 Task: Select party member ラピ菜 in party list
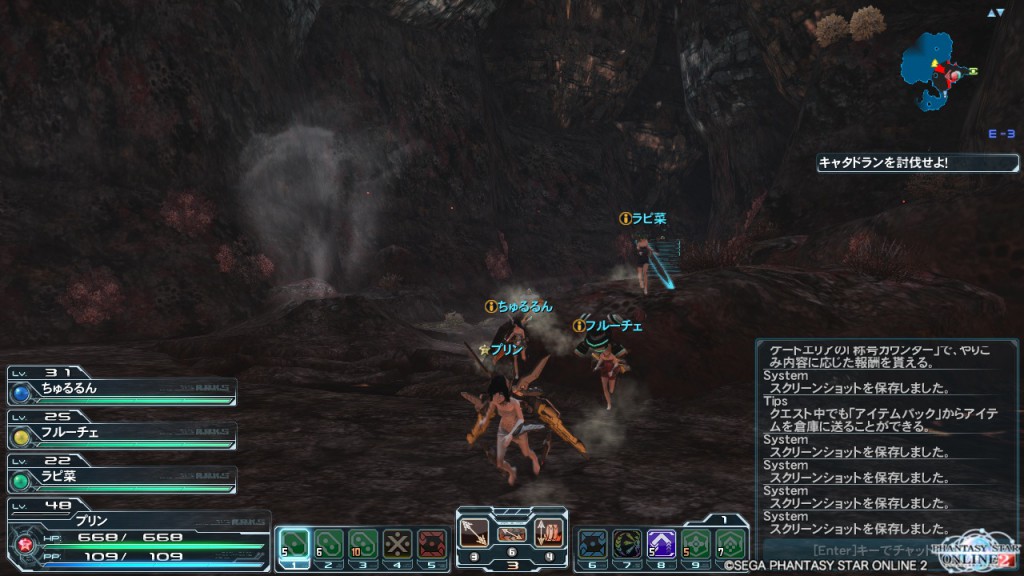coord(122,477)
